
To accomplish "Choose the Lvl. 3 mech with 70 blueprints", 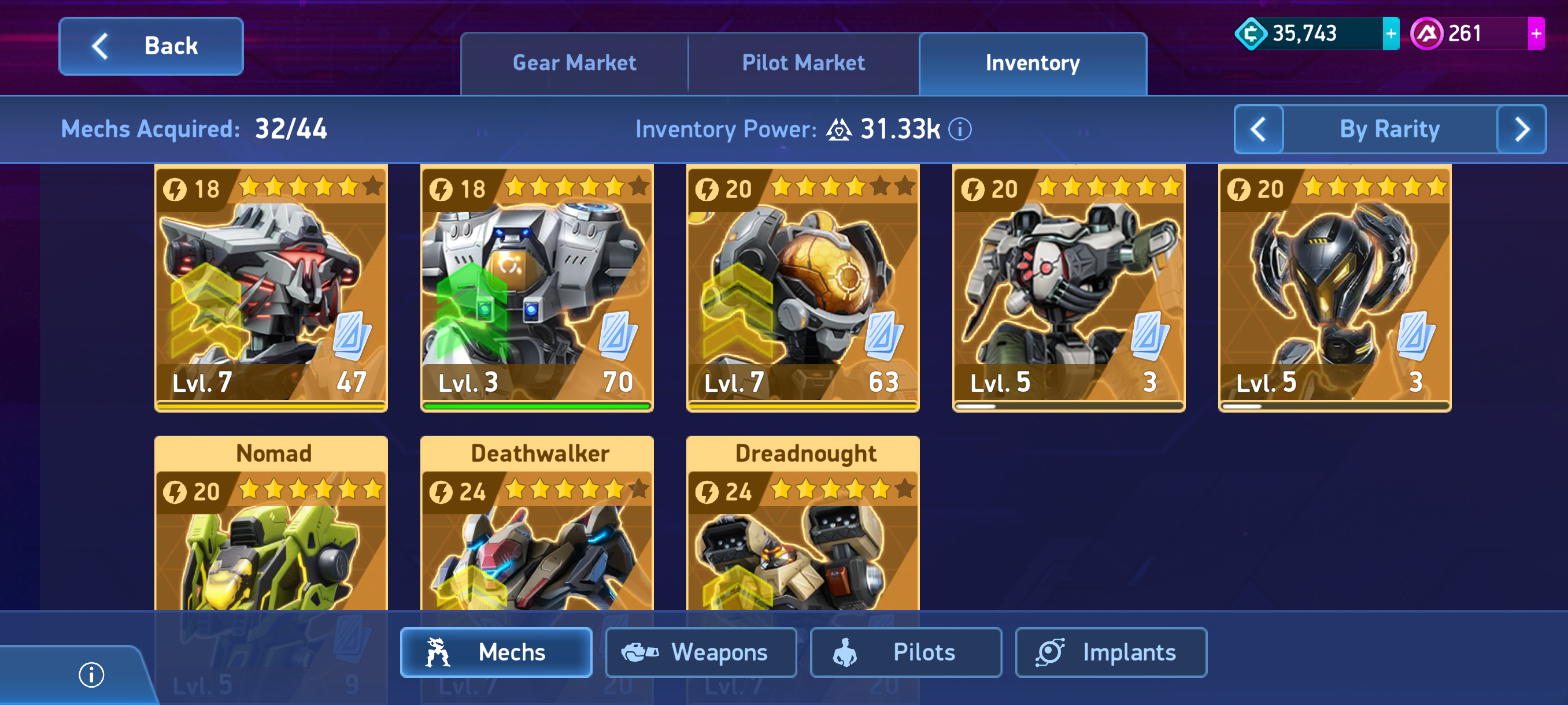I will 537,288.
